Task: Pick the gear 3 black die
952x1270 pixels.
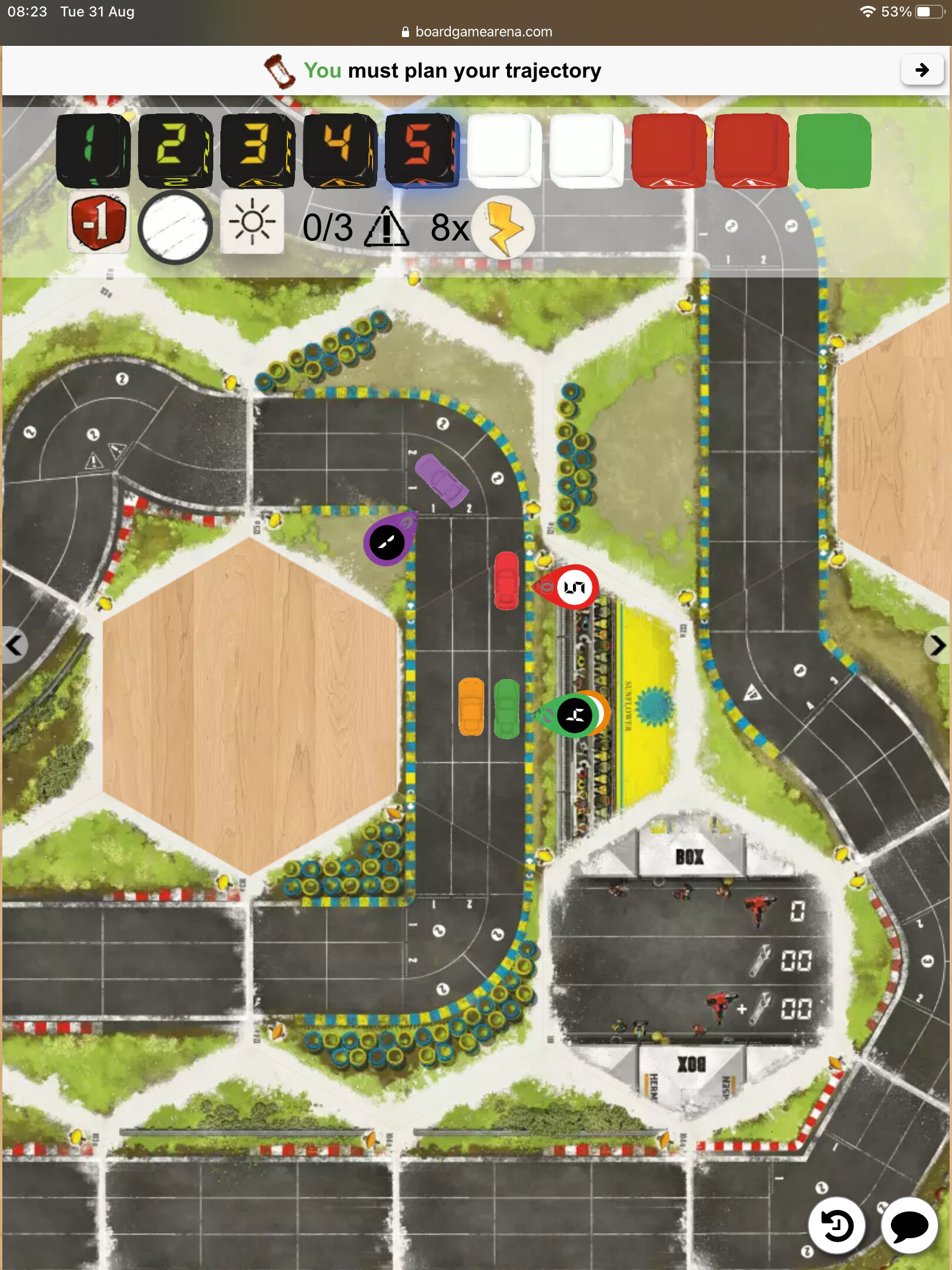Action: pos(257,150)
